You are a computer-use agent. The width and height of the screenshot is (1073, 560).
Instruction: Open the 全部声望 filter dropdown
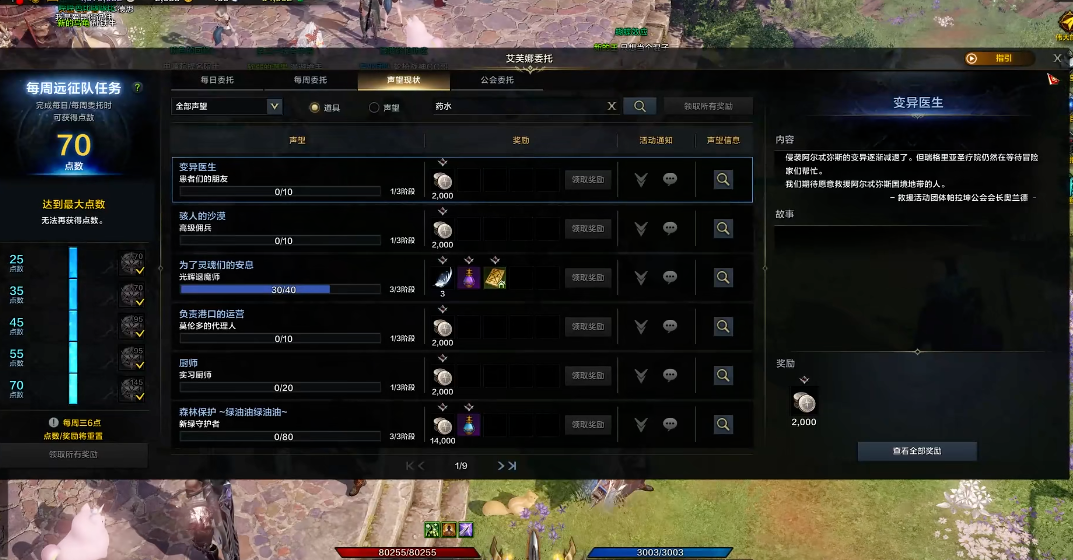coord(227,106)
